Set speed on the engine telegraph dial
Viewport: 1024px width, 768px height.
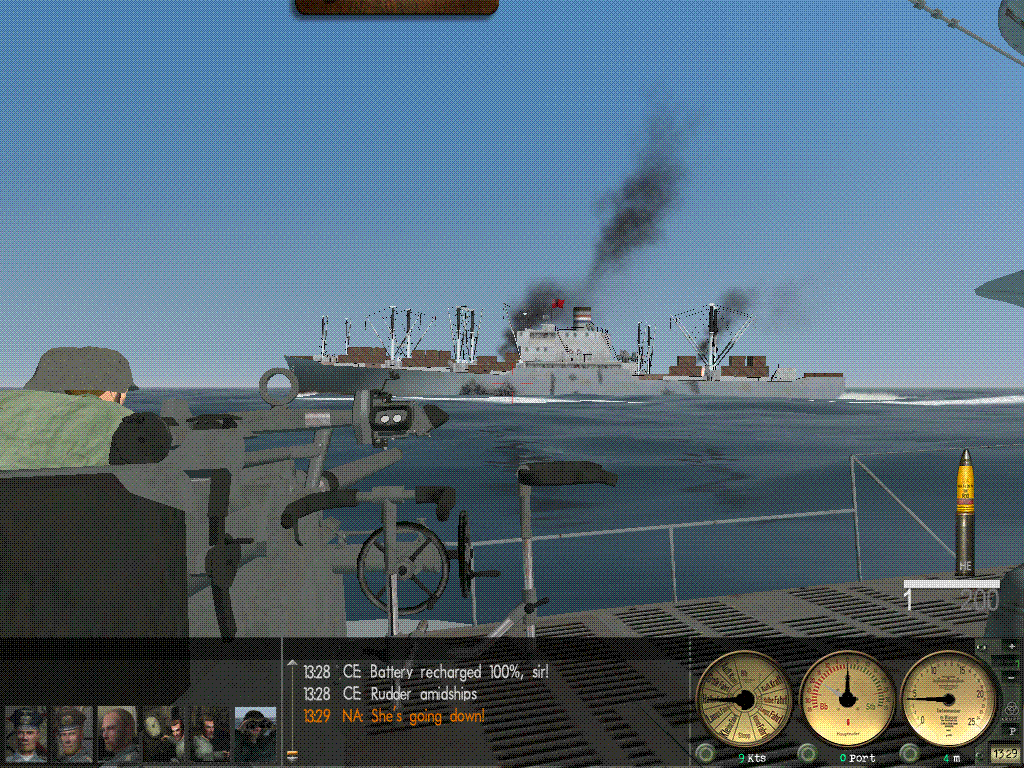(743, 697)
